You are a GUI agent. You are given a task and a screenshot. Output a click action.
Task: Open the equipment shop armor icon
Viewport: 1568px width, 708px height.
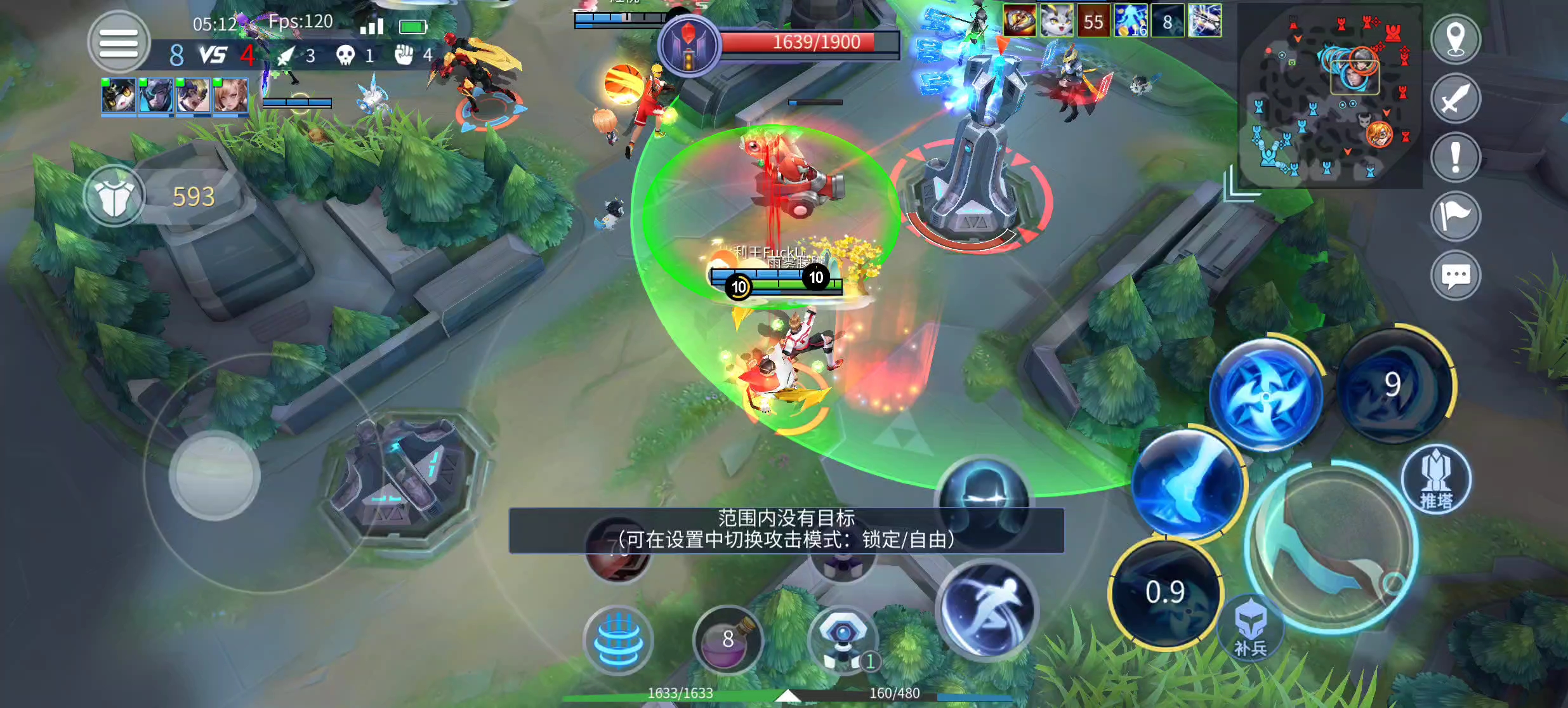pyautogui.click(x=114, y=197)
